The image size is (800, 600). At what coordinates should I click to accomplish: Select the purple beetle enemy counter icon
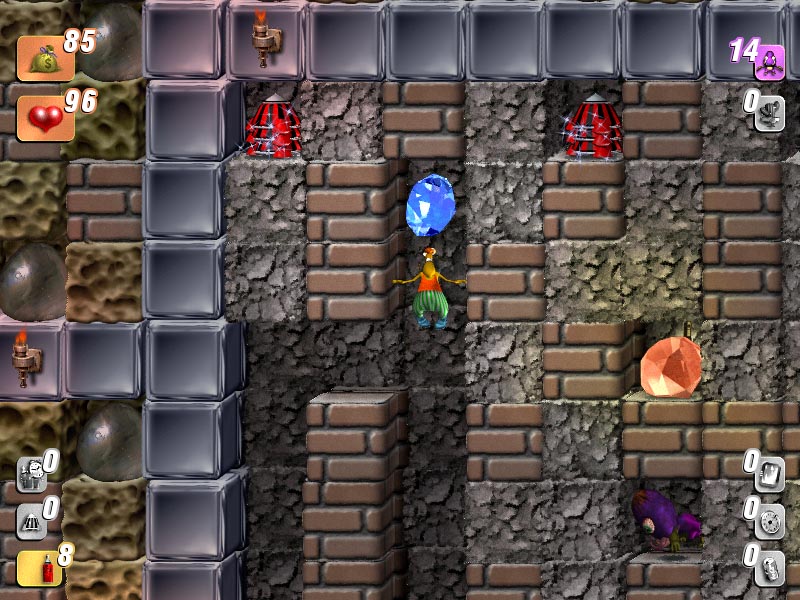tap(769, 62)
